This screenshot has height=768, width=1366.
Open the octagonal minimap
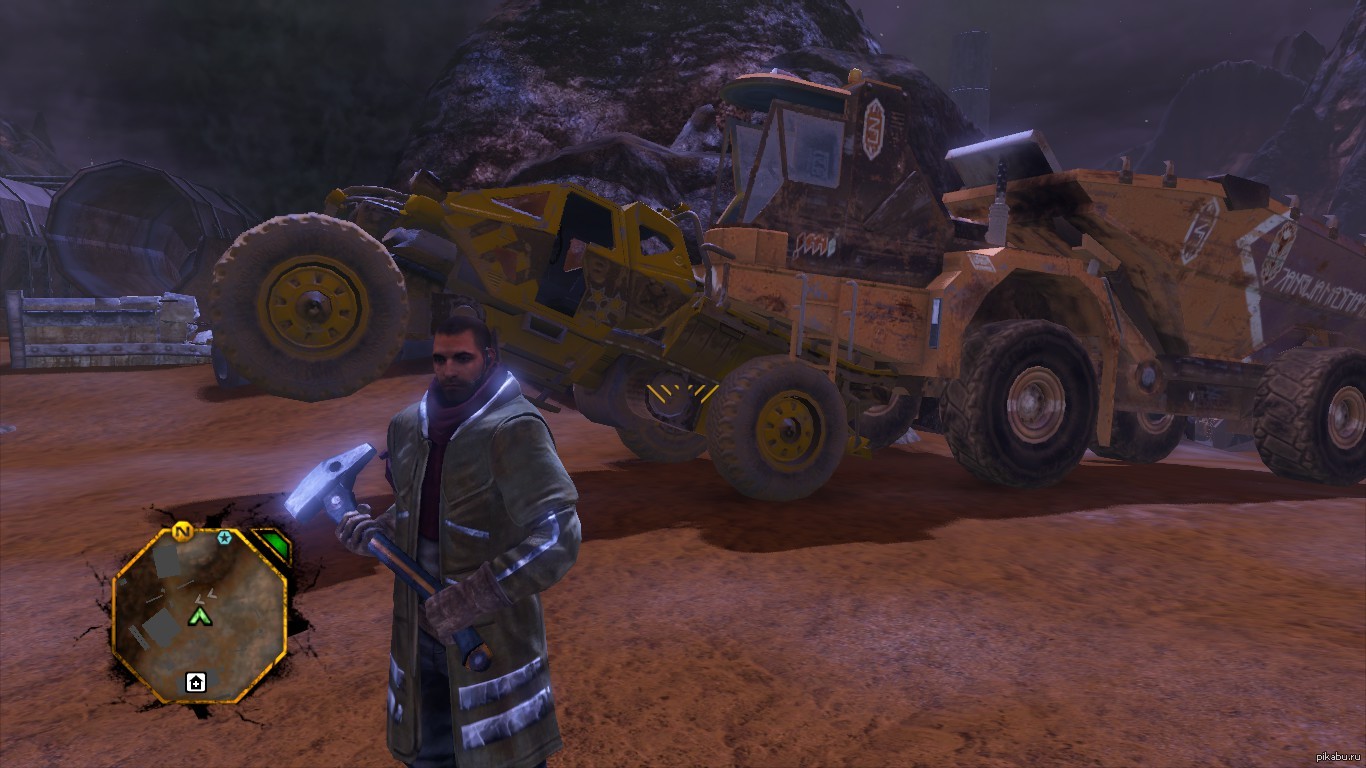click(x=200, y=613)
